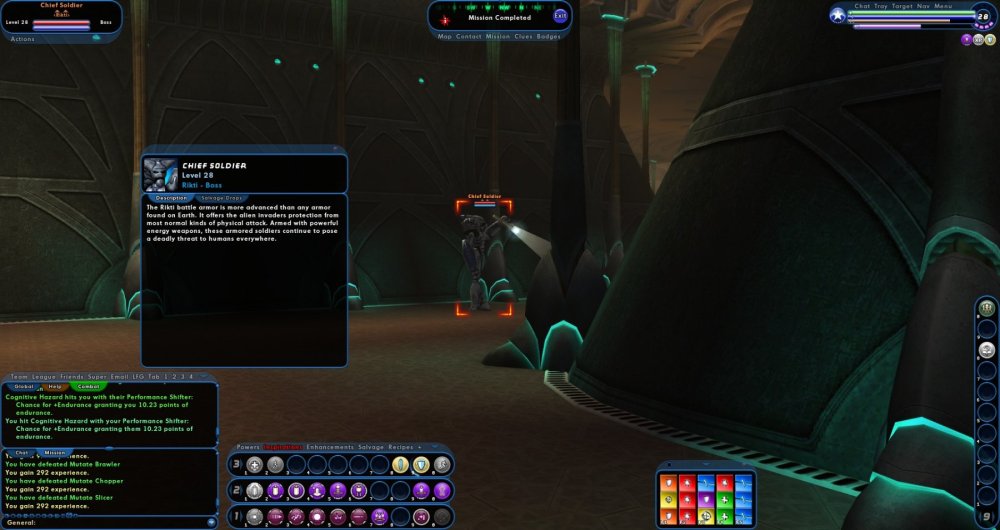Open the Recipes window

pos(401,446)
